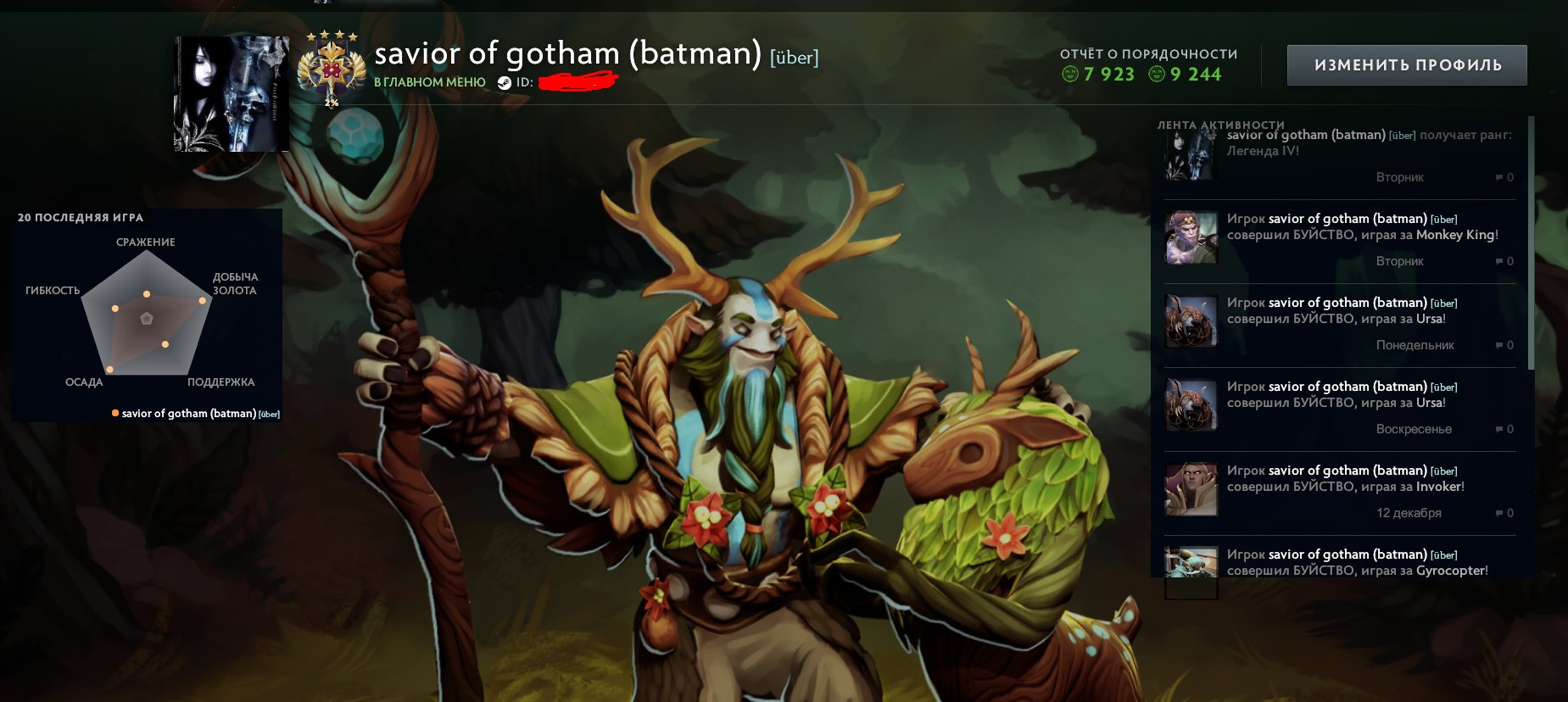
Task: Click the Ursa portrait from Monday's rampage entry
Action: coord(1191,320)
